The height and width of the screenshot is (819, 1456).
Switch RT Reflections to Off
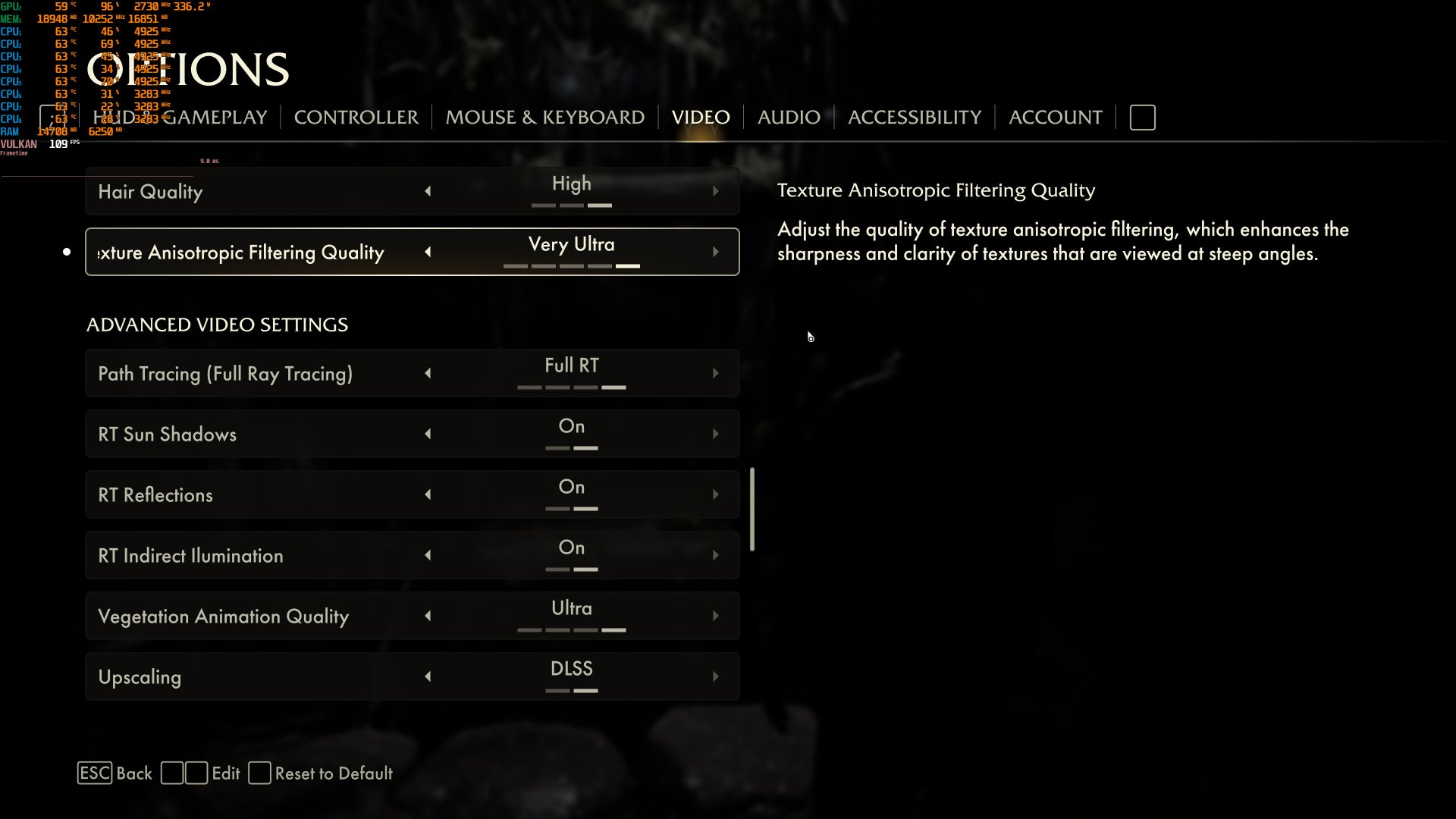428,494
